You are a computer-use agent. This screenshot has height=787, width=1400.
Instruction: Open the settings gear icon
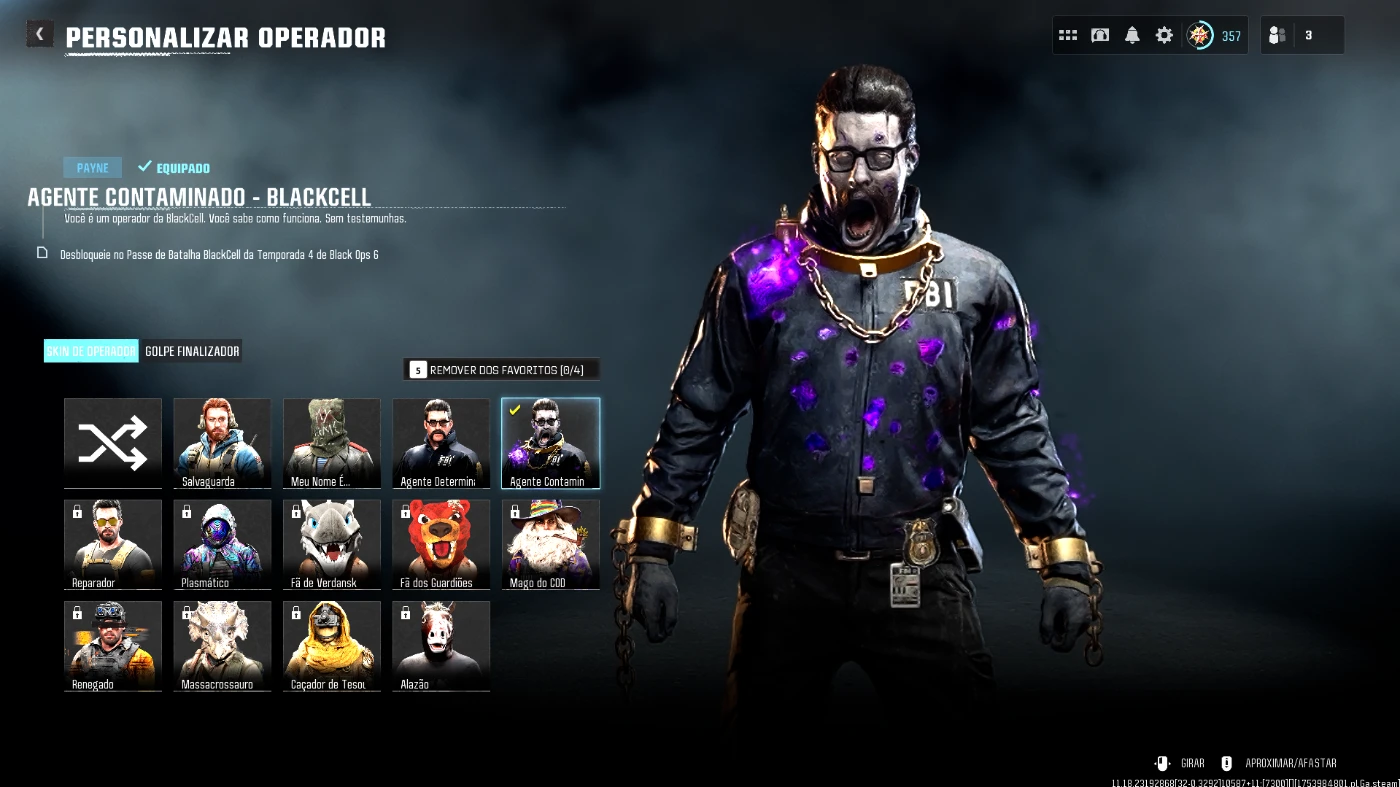[1164, 36]
